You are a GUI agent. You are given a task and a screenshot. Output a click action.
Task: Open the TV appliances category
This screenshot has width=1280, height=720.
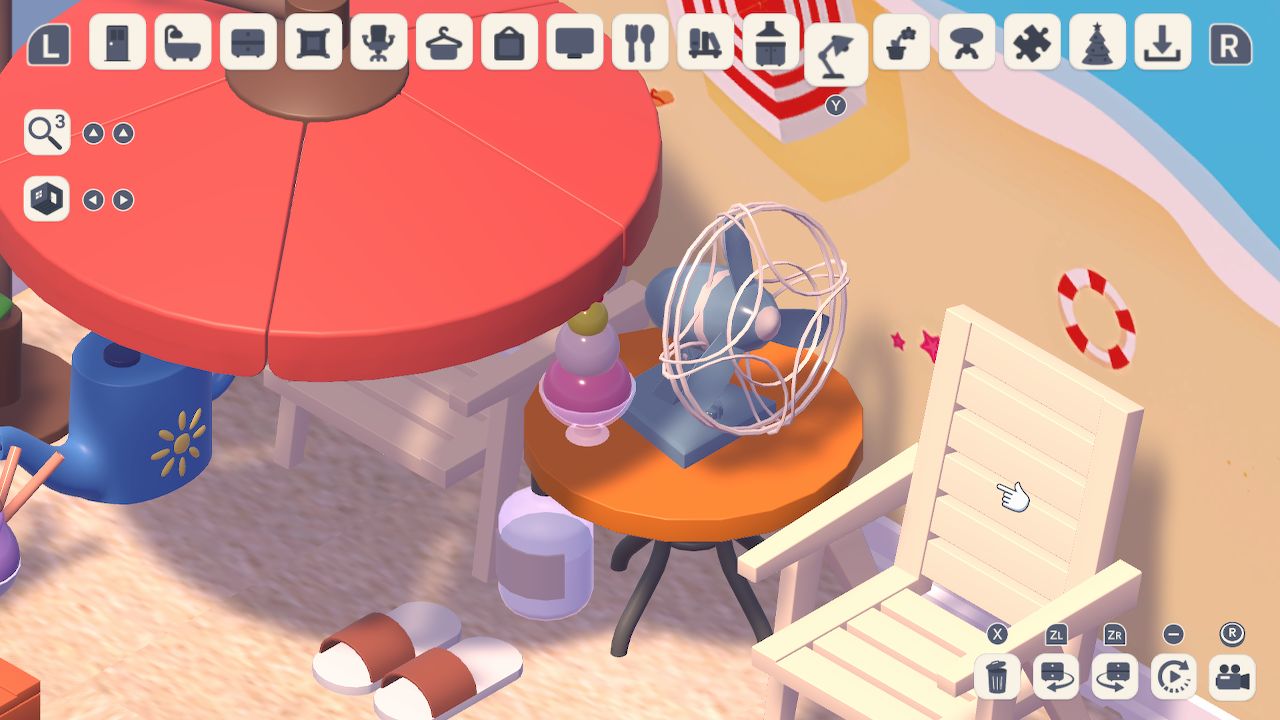tap(570, 44)
